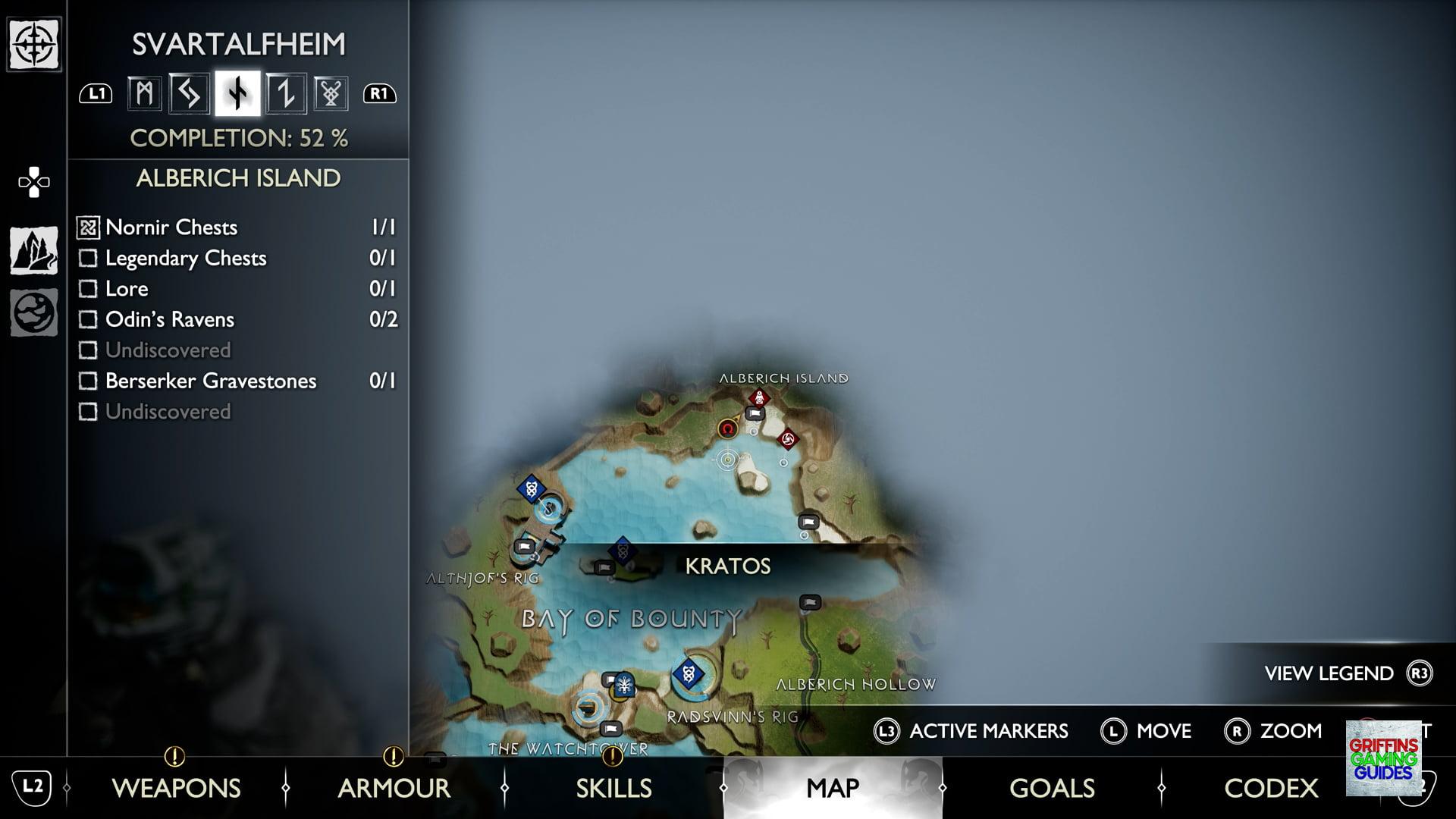
Task: Select the swirling realm globe icon
Action: click(34, 312)
